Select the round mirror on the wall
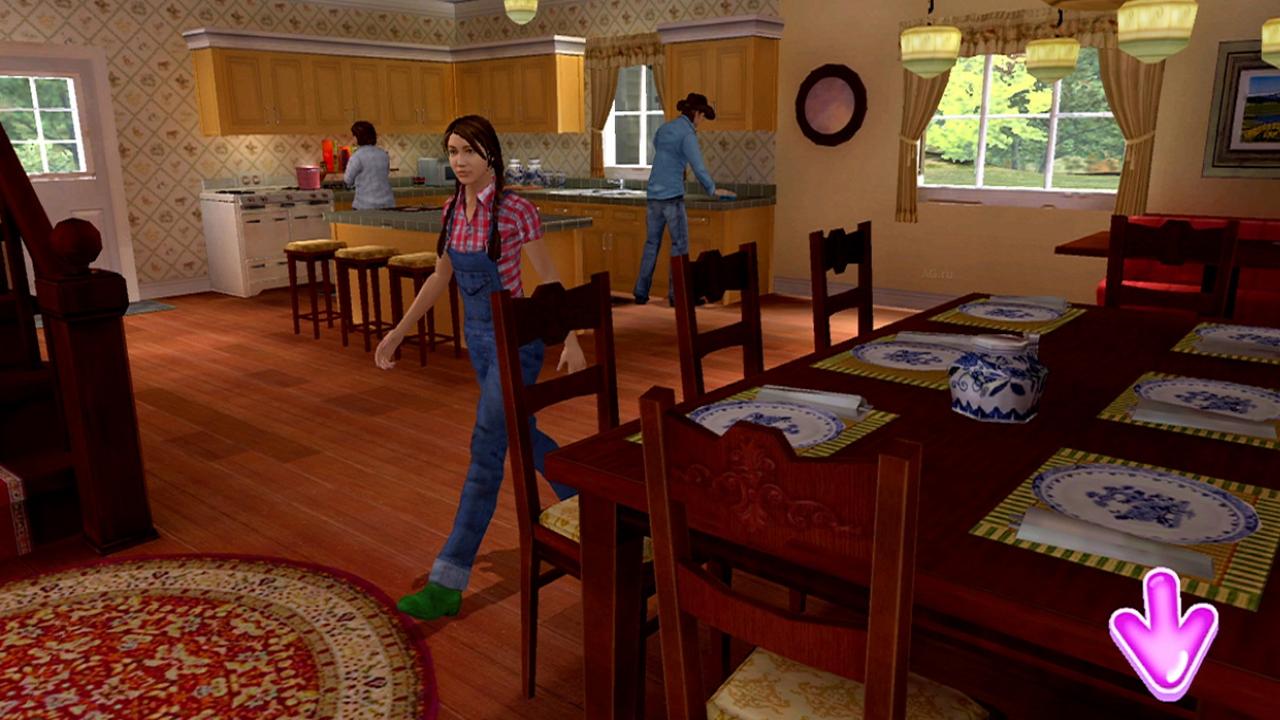The height and width of the screenshot is (720, 1280). pos(833,100)
